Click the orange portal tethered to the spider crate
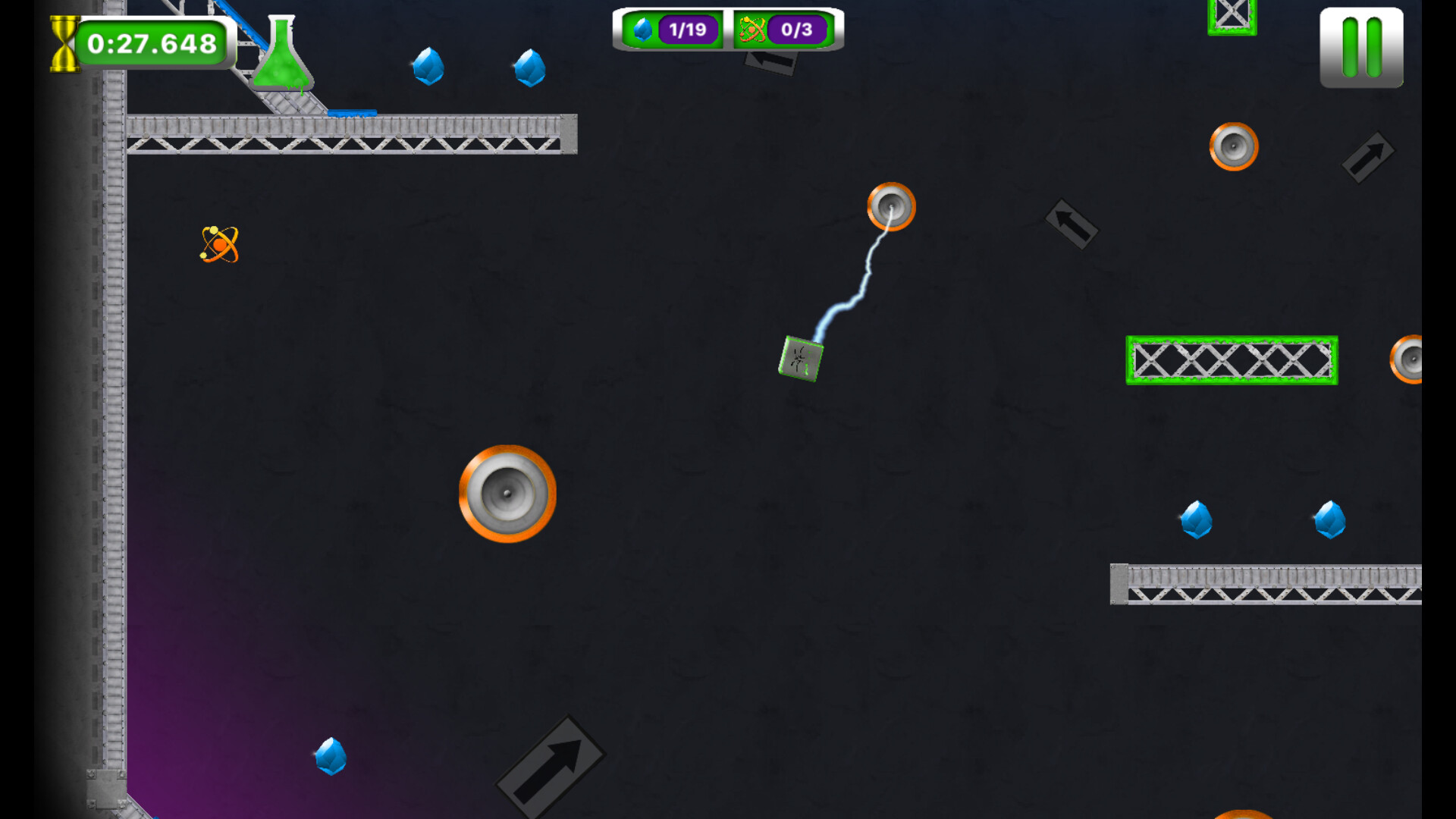 tap(891, 208)
